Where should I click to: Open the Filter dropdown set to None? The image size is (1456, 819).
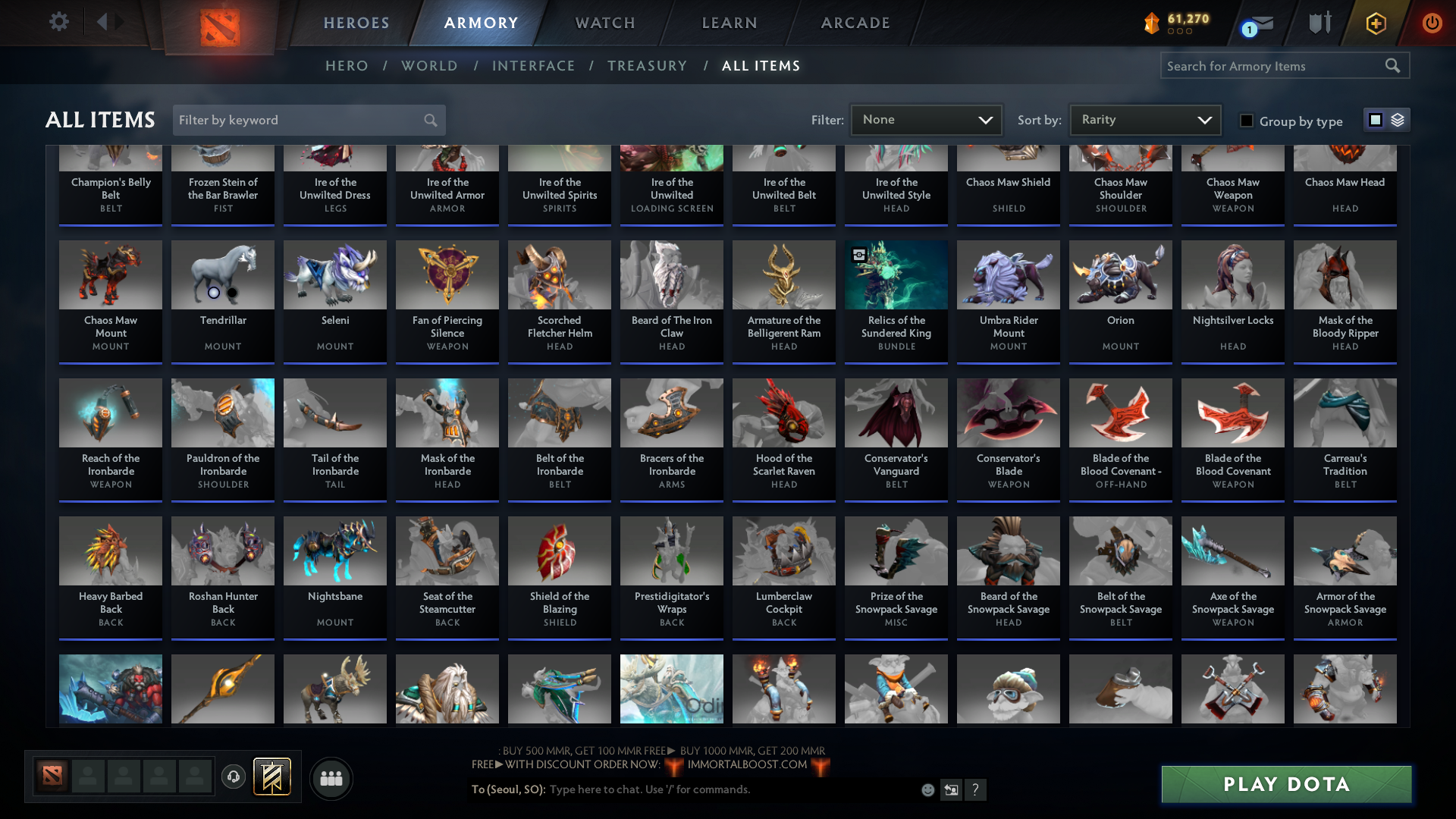click(926, 120)
